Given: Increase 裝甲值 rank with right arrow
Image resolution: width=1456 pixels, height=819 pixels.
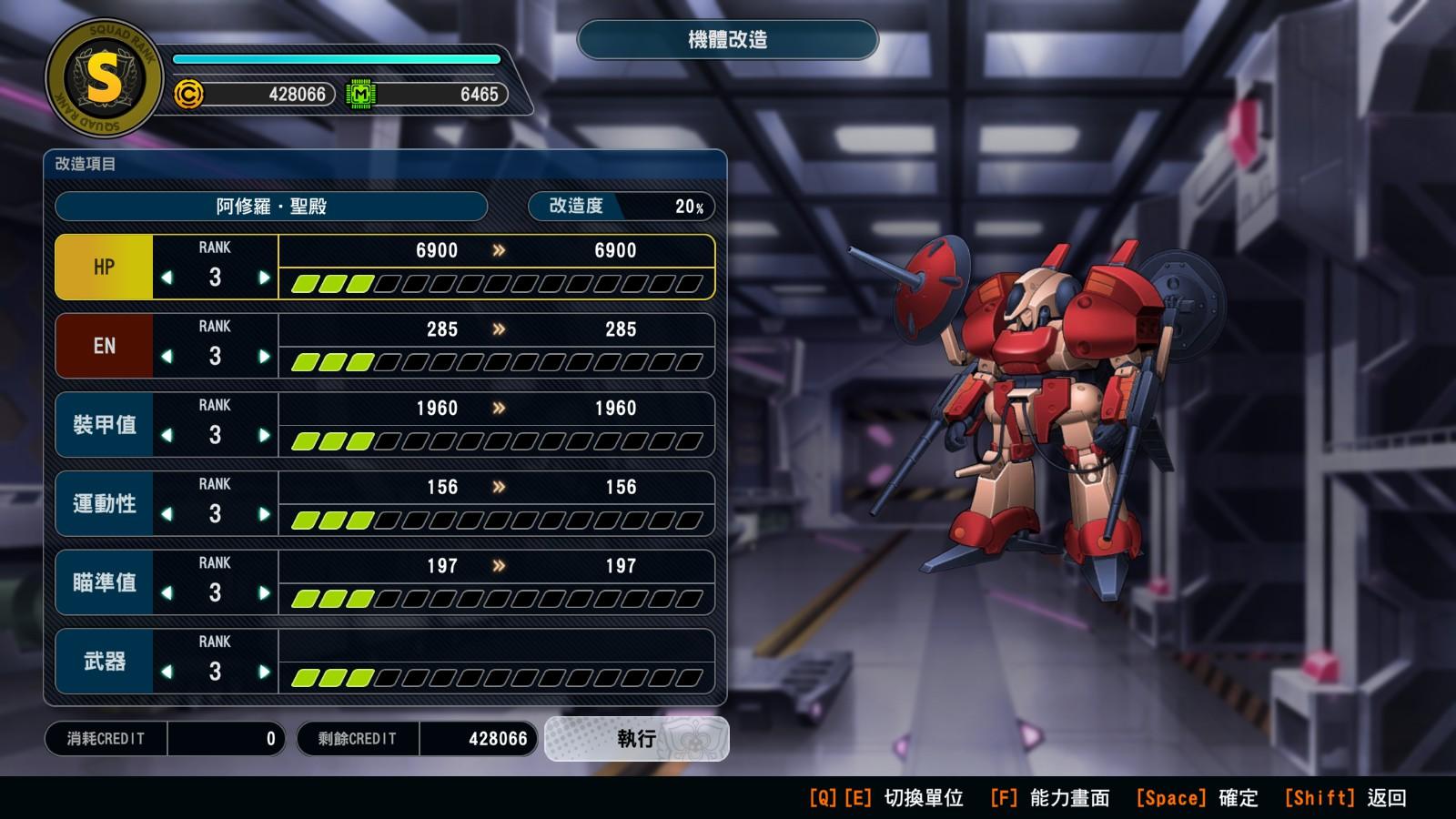Looking at the screenshot, I should (x=264, y=436).
